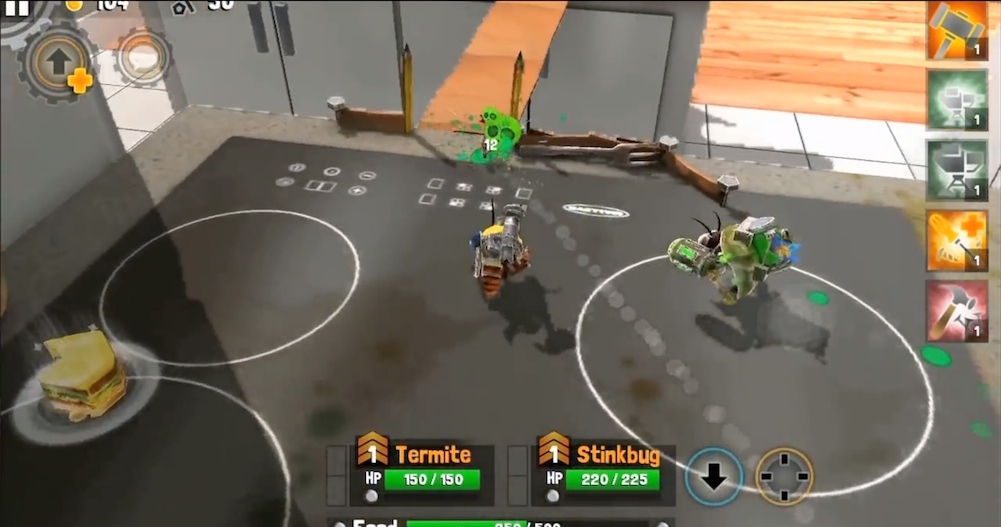
Task: Activate the red hammer ability
Action: [957, 310]
